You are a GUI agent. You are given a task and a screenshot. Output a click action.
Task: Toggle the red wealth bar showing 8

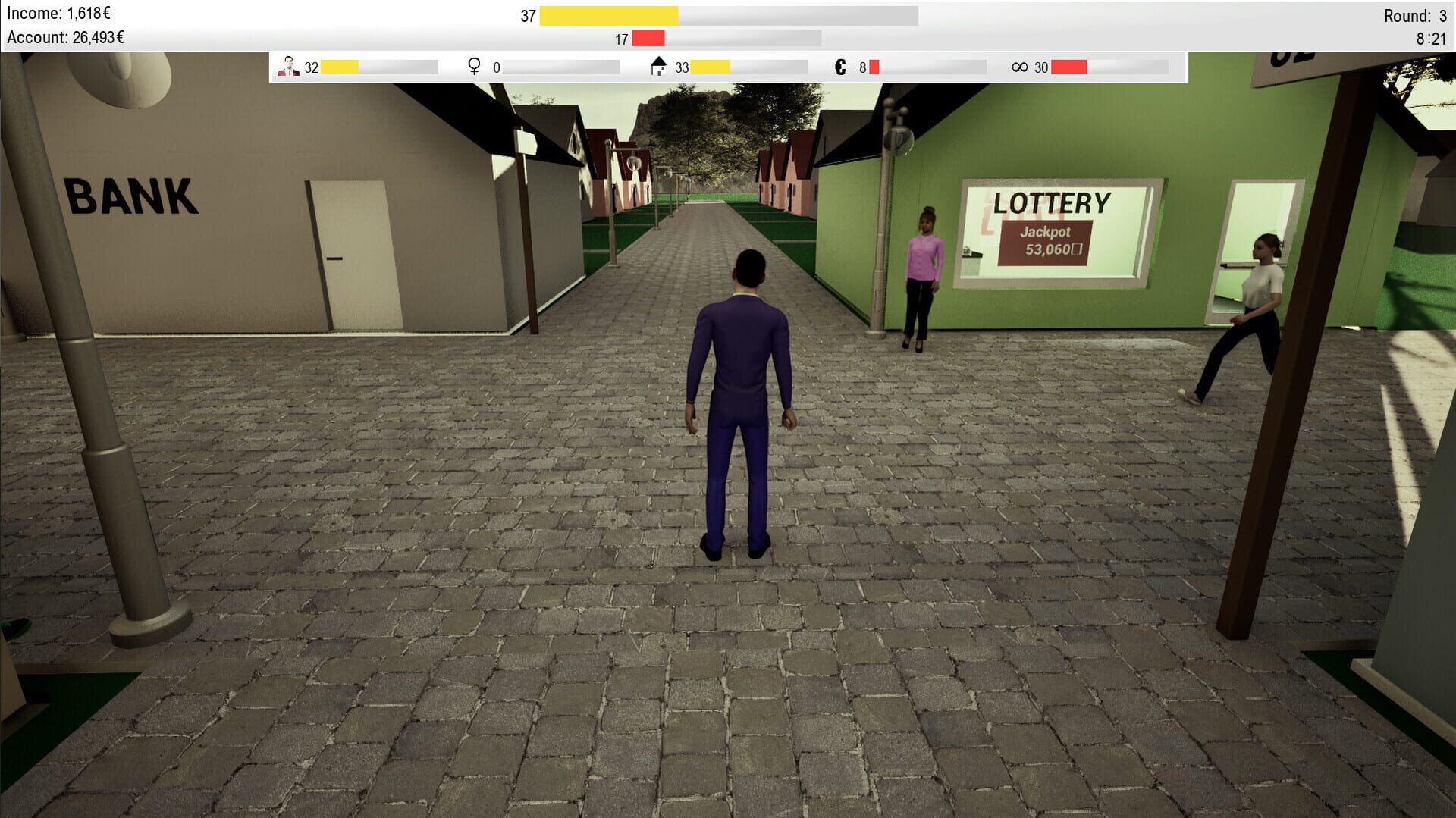[874, 67]
